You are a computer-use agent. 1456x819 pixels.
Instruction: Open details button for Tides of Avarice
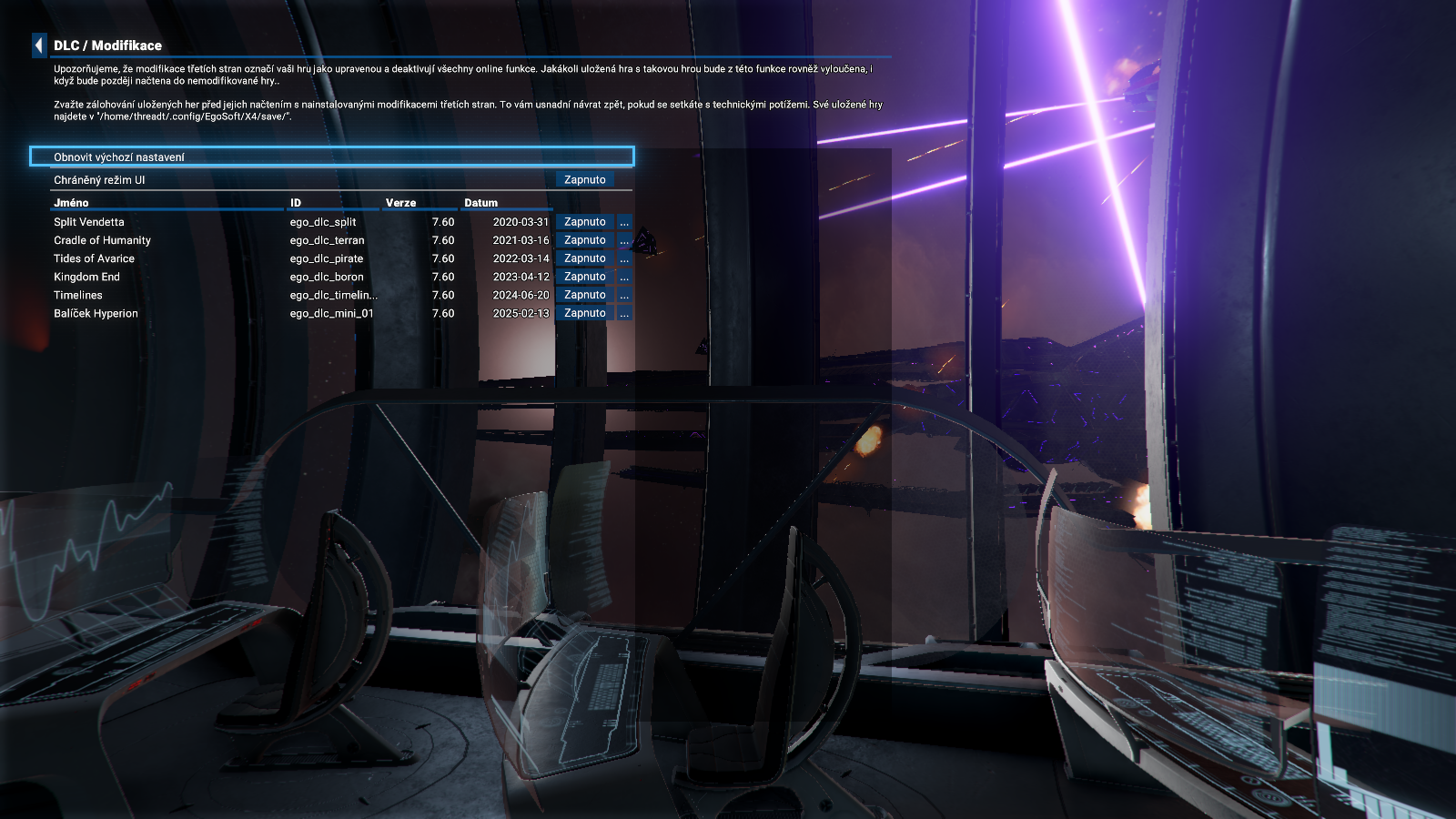(x=624, y=258)
